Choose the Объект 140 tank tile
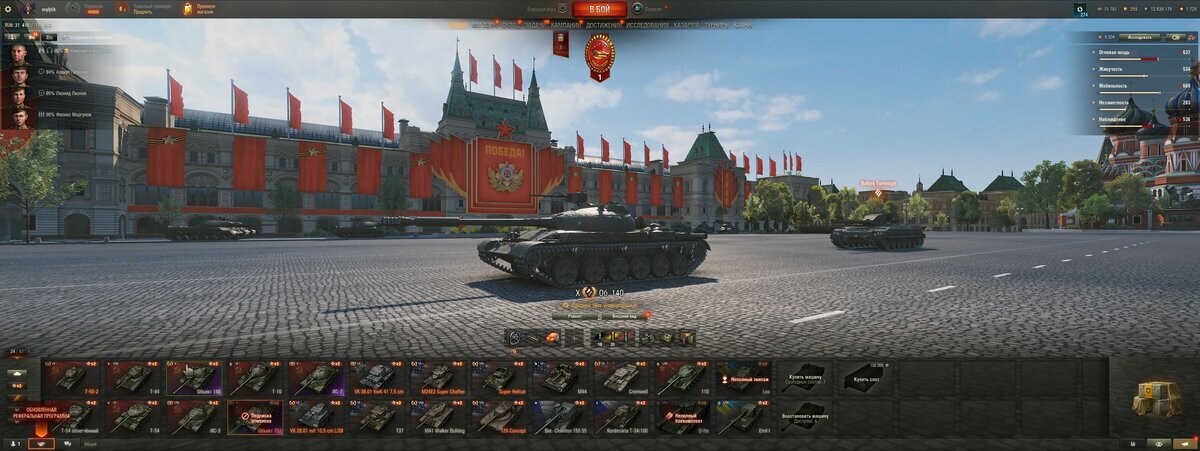 [196, 378]
